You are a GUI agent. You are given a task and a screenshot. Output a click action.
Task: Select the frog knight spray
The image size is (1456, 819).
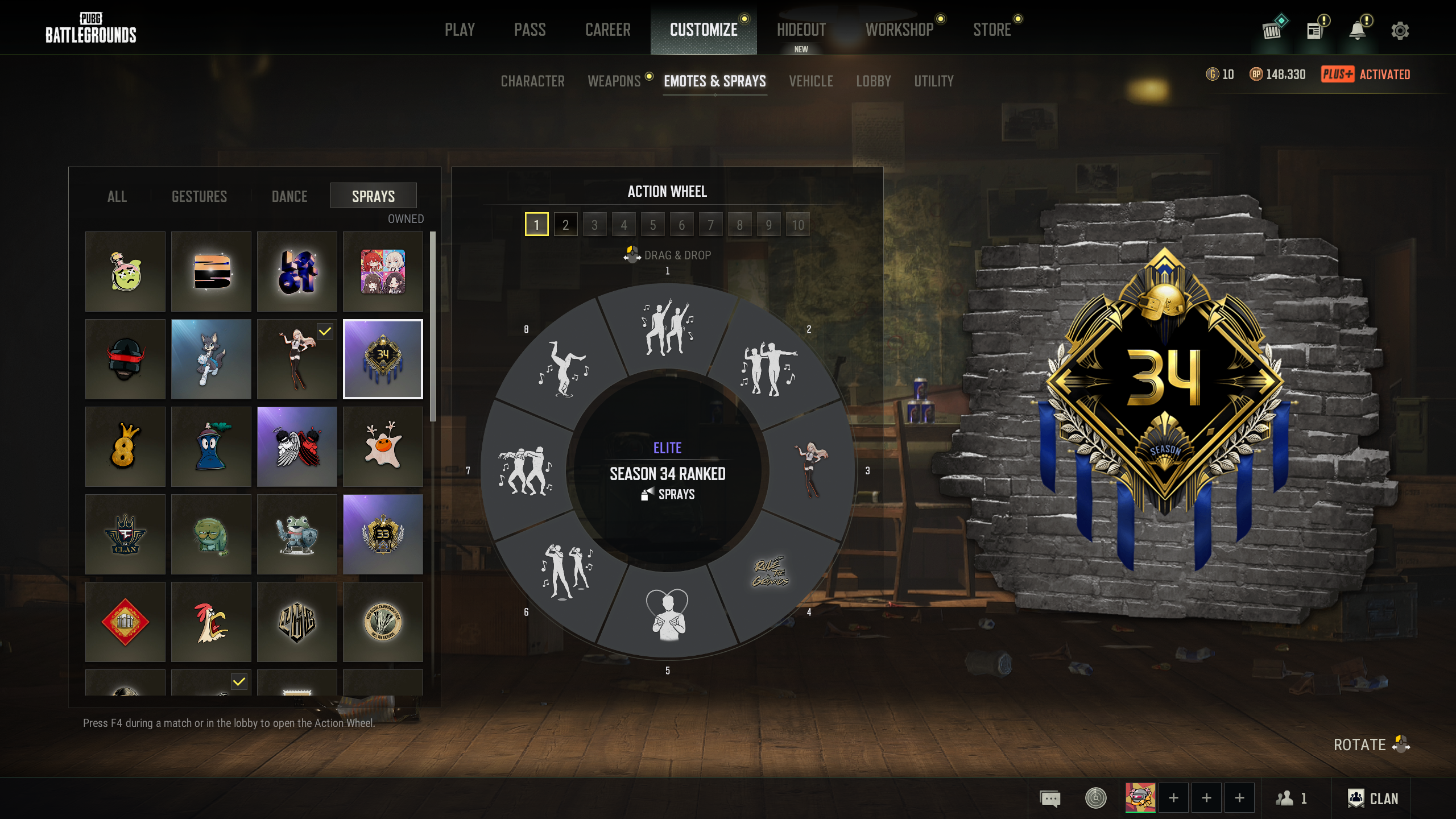point(297,534)
